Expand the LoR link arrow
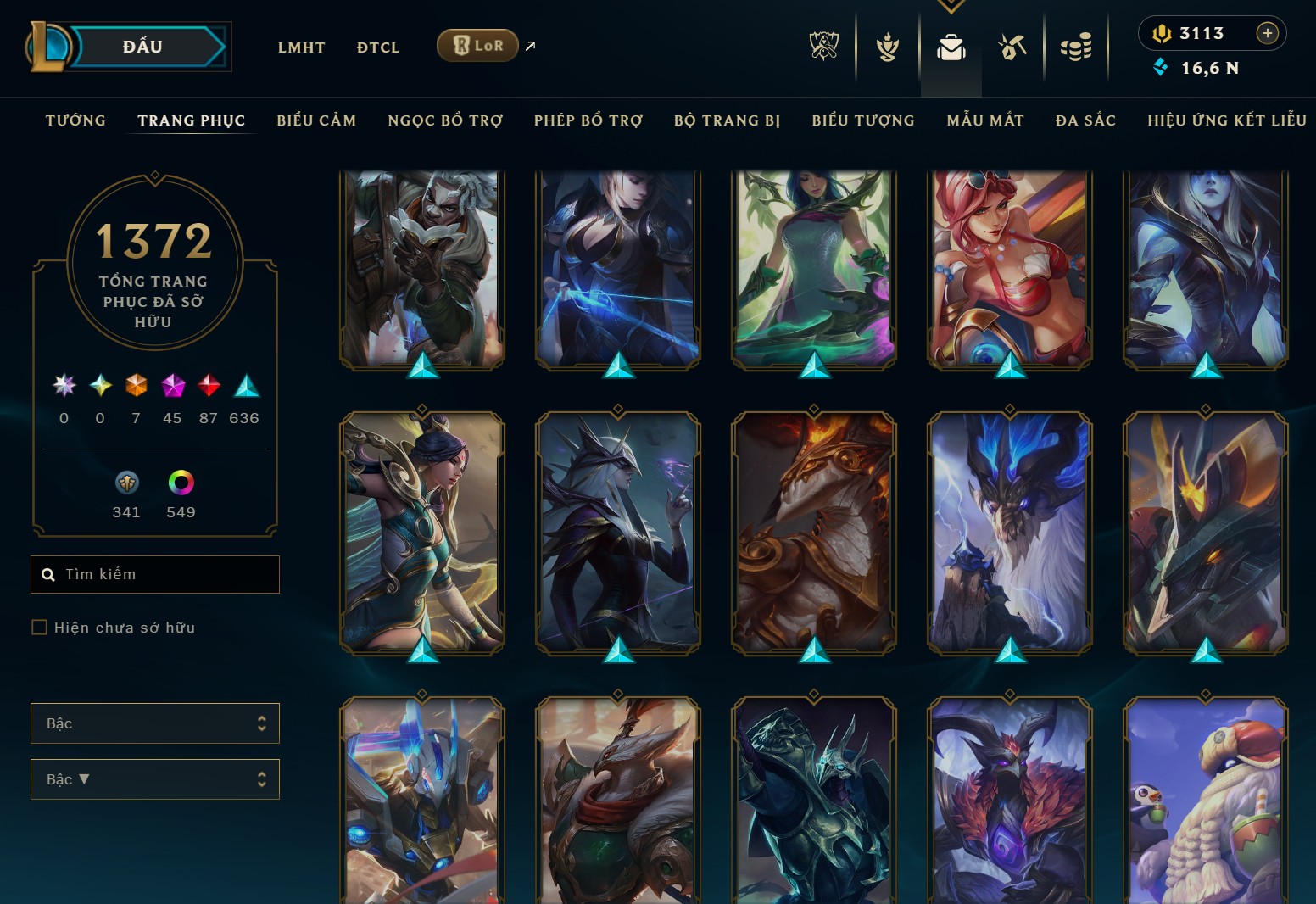The image size is (1316, 904). [x=529, y=46]
